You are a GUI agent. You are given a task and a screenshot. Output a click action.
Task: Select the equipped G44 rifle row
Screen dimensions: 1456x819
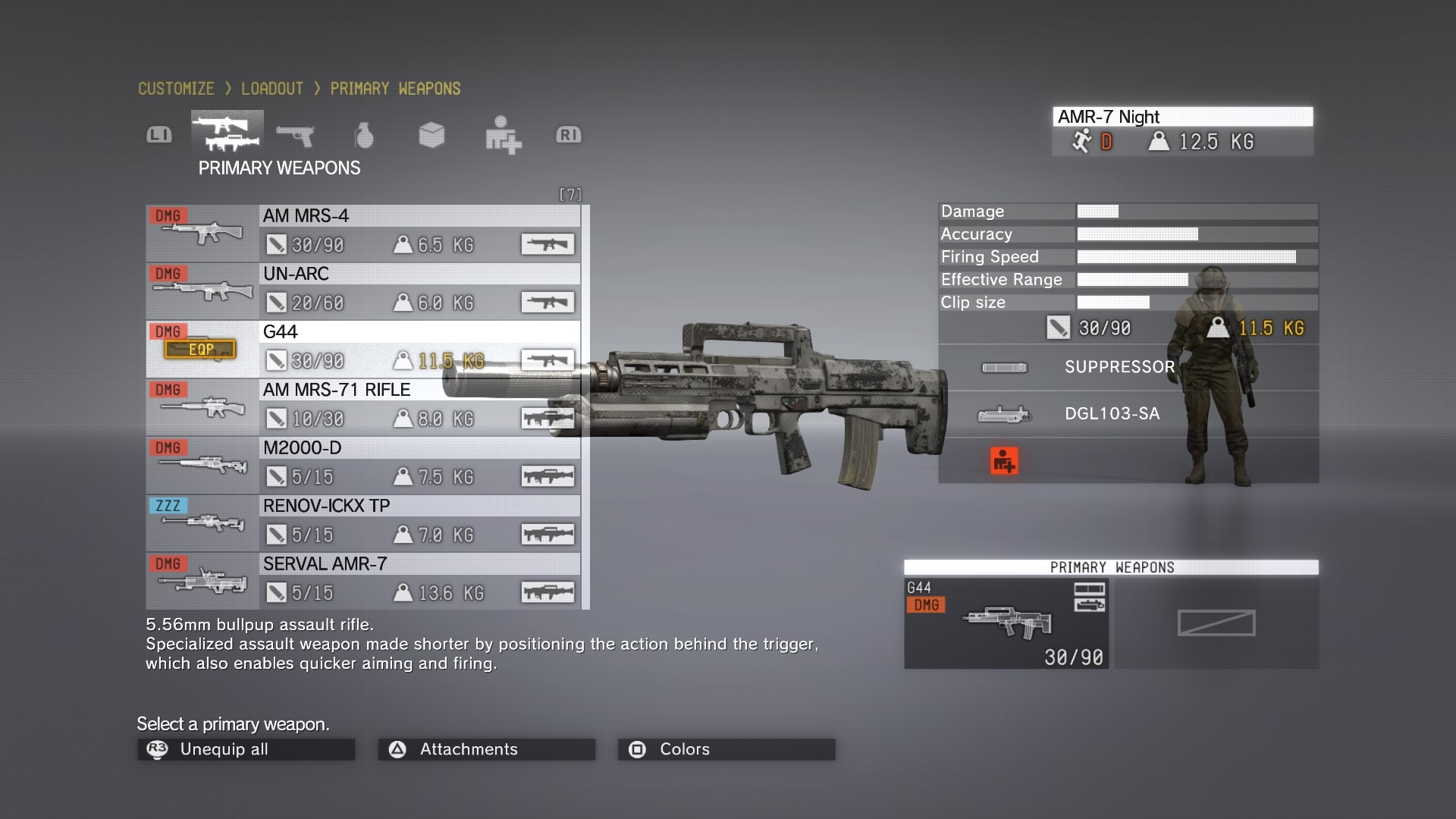point(364,349)
